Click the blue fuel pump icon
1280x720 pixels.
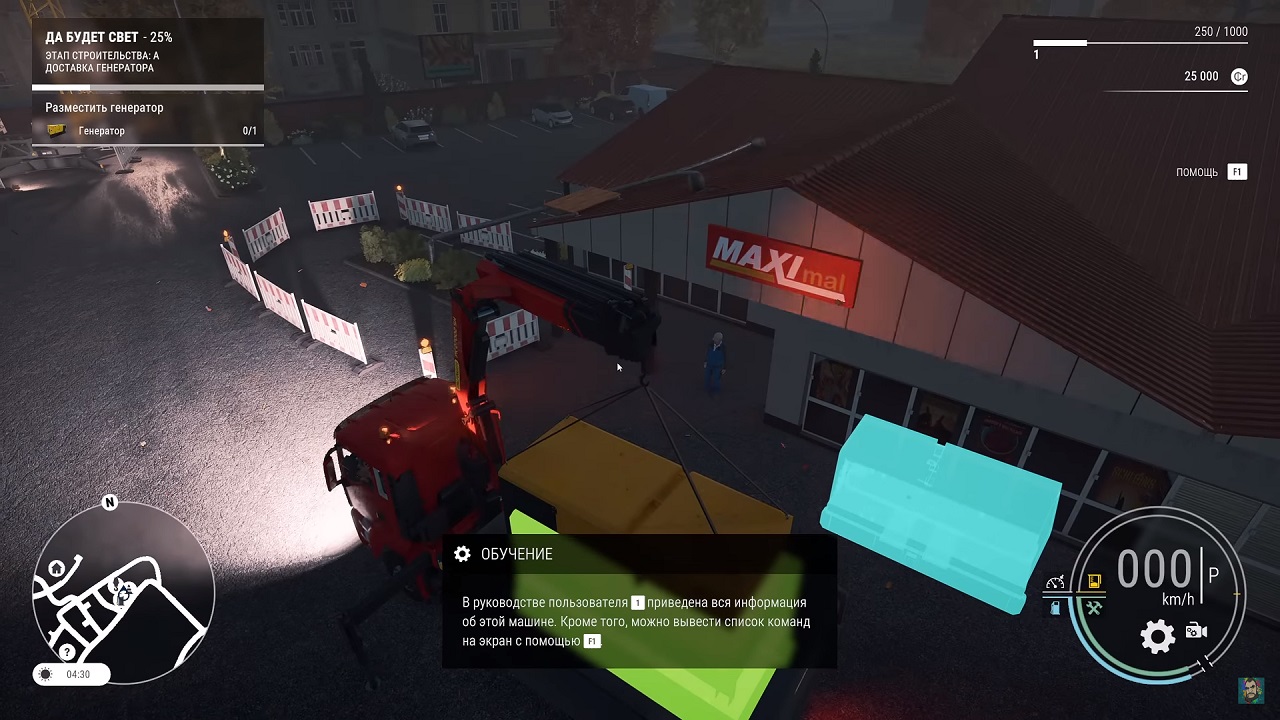click(x=1056, y=607)
